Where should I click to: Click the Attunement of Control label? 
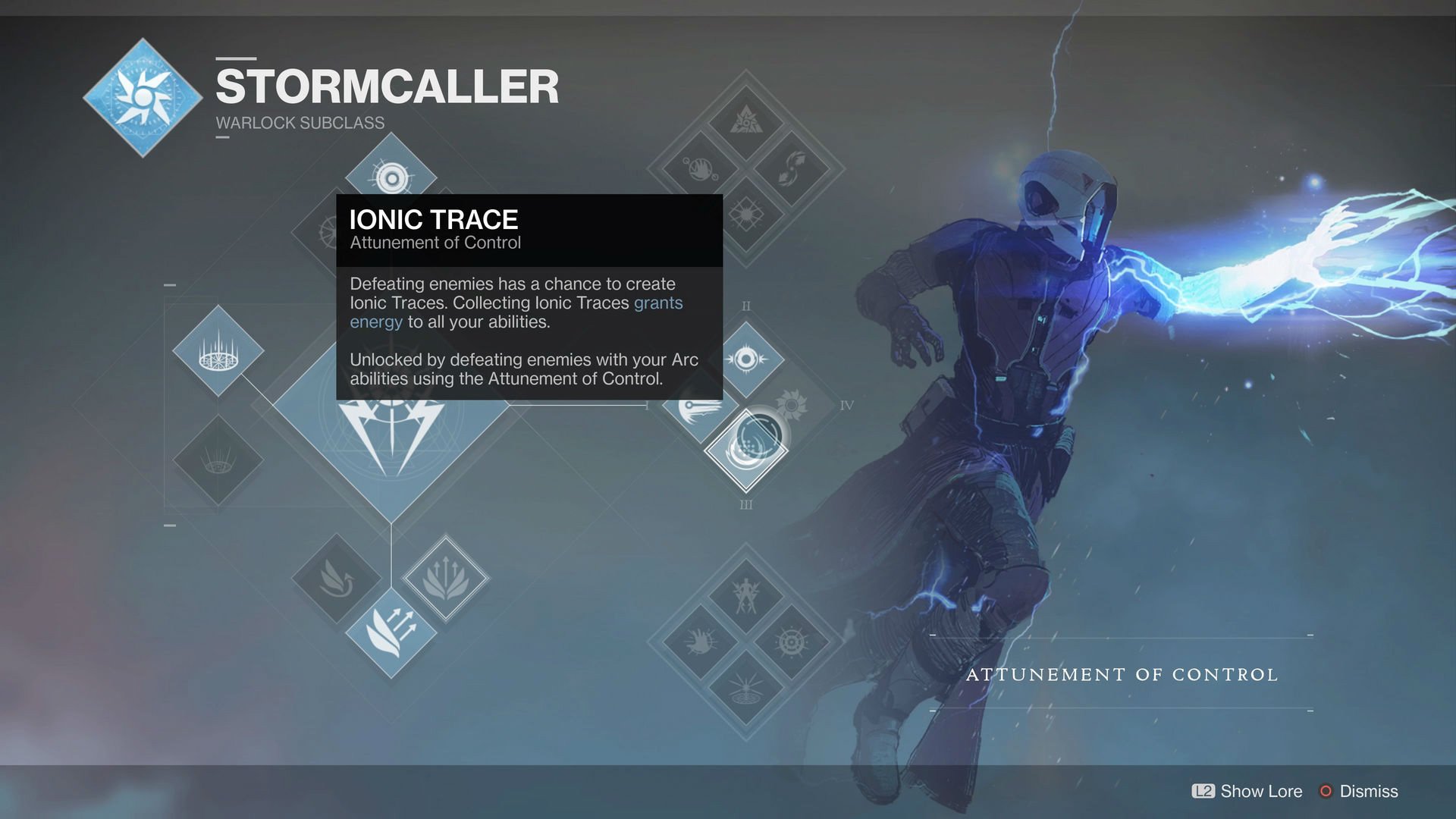(x=1121, y=673)
